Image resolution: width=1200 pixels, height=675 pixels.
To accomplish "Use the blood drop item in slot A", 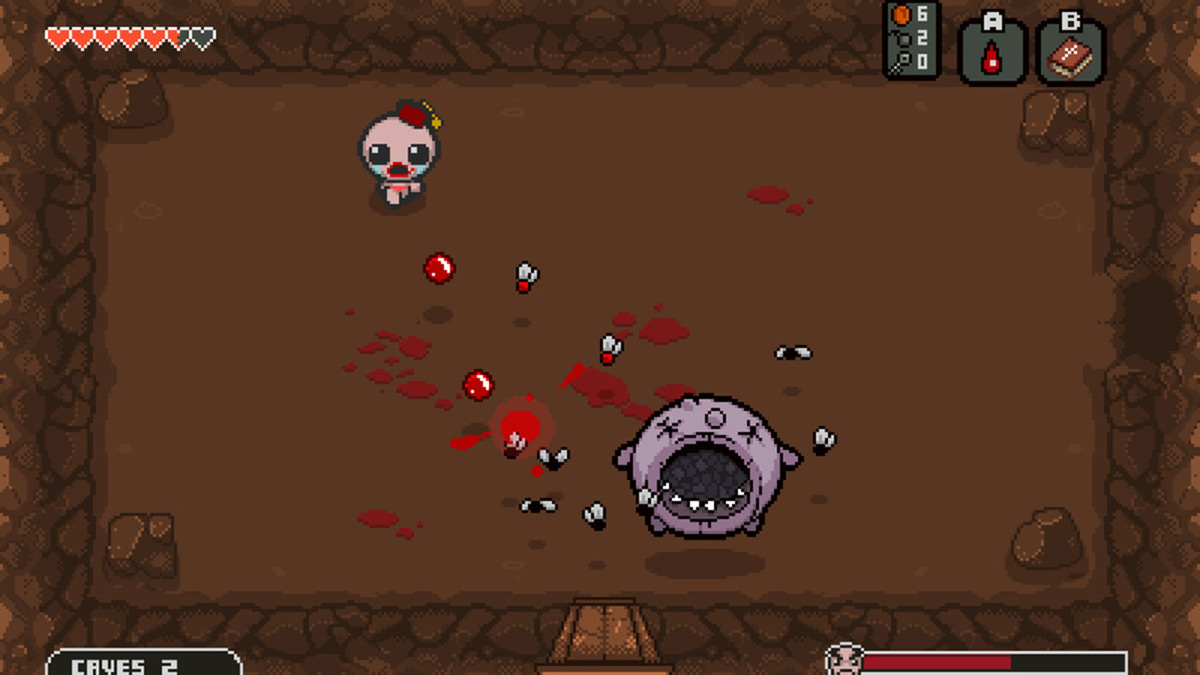I will (991, 55).
